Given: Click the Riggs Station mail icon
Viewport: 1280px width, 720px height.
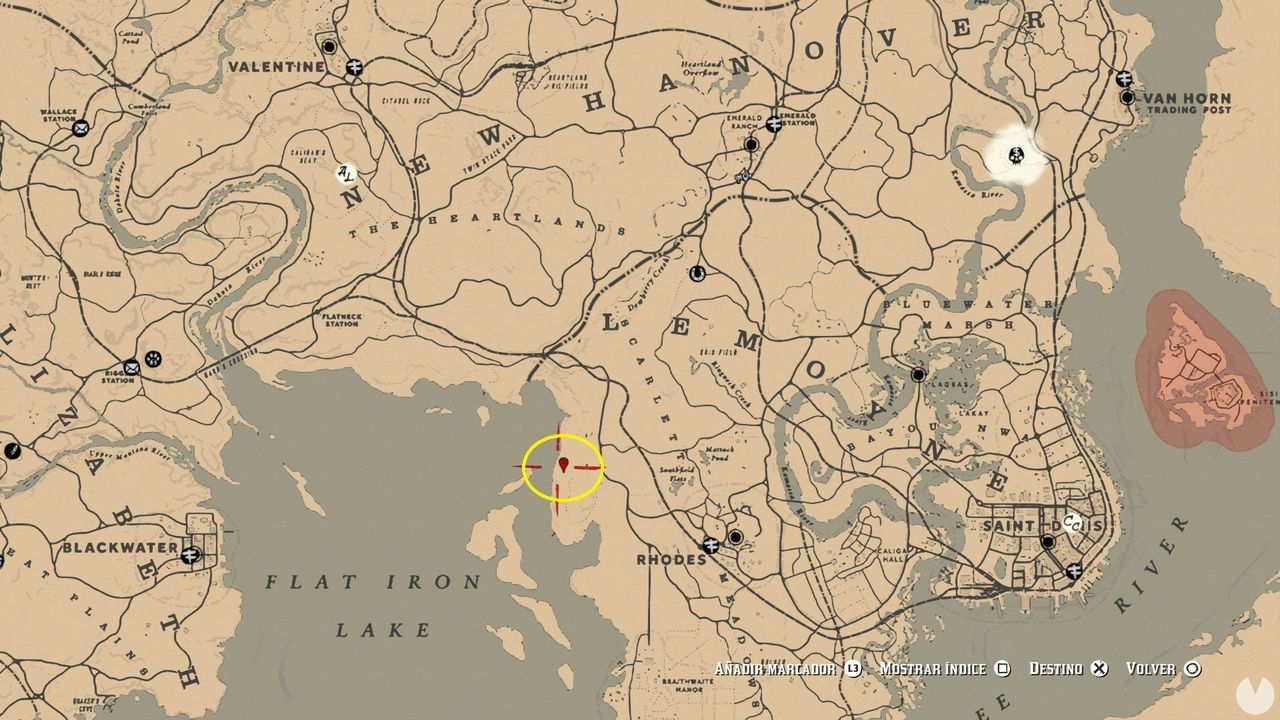Looking at the screenshot, I should point(132,369).
